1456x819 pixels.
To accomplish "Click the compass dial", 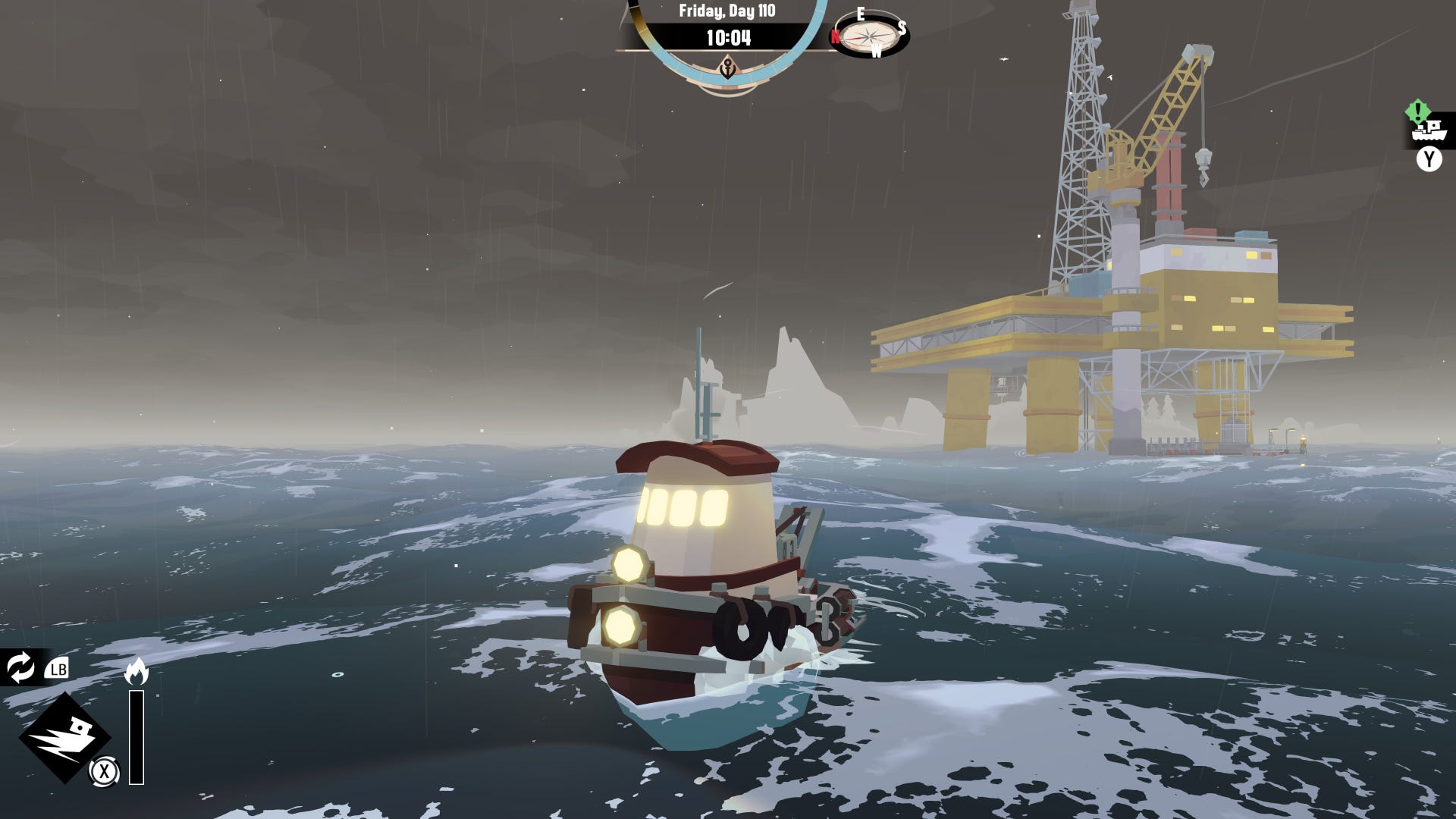I will click(871, 35).
